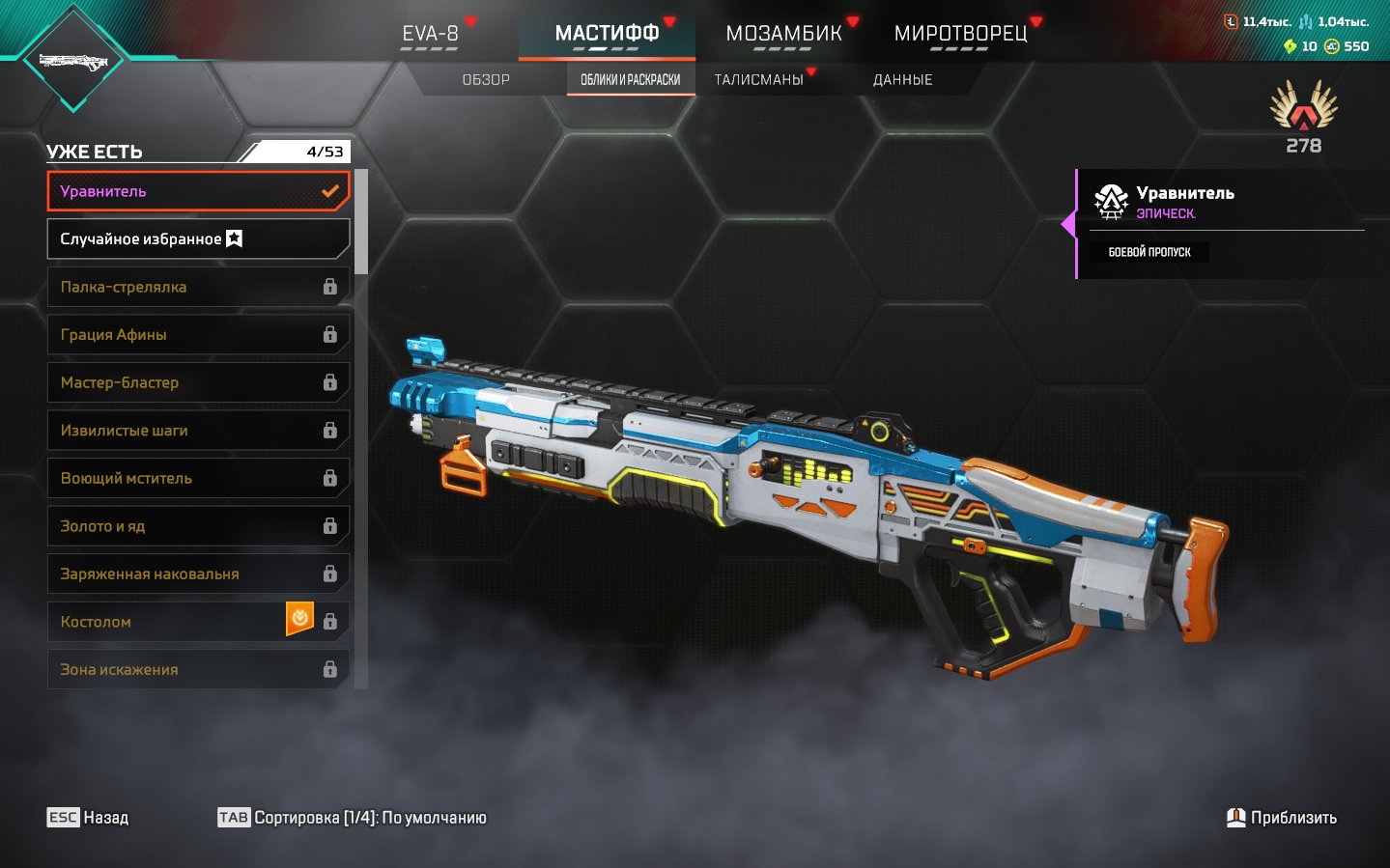Preview the Воющий мститель skin

pos(198,478)
